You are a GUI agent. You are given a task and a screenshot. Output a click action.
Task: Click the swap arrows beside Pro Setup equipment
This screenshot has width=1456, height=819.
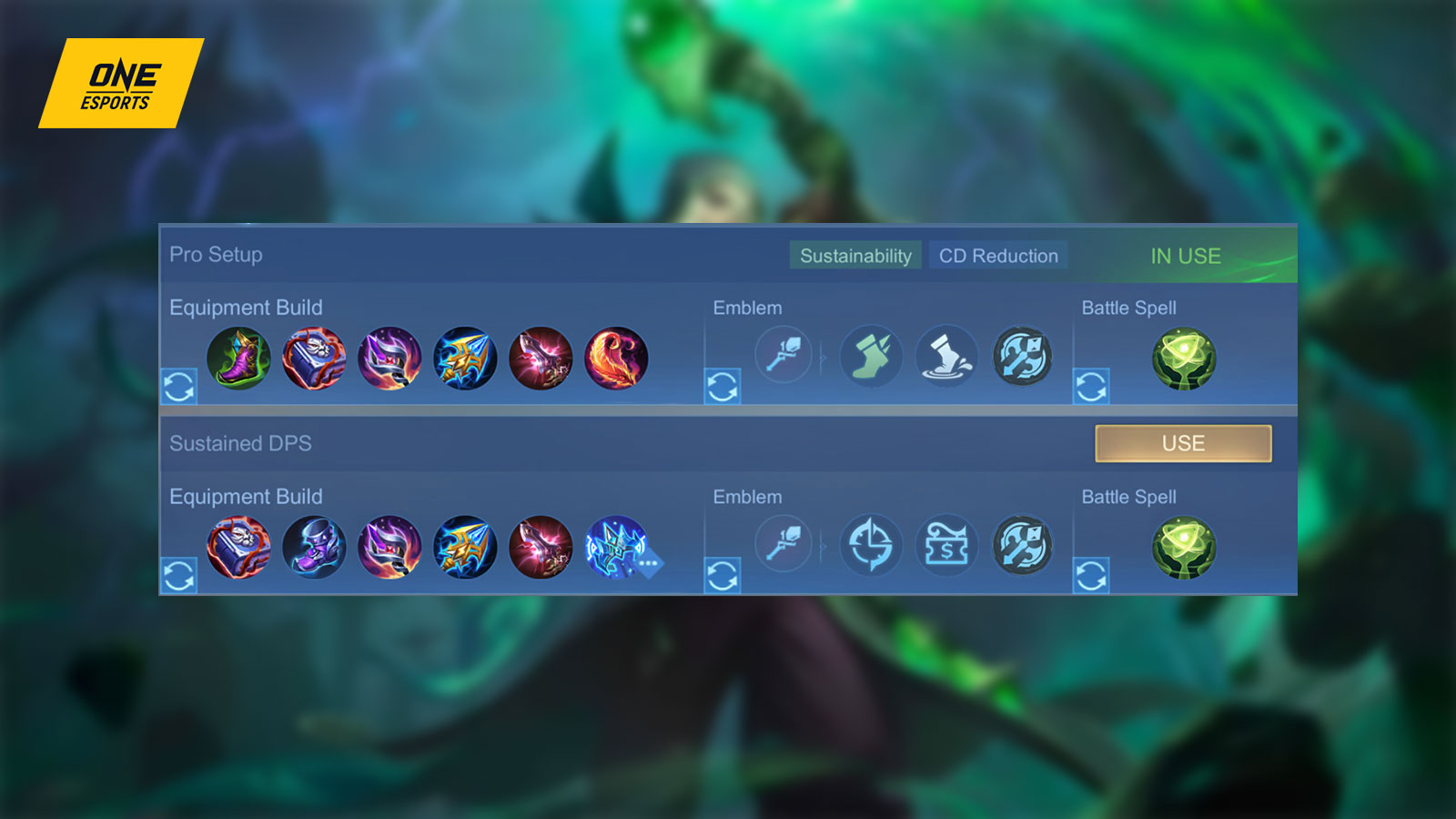181,388
